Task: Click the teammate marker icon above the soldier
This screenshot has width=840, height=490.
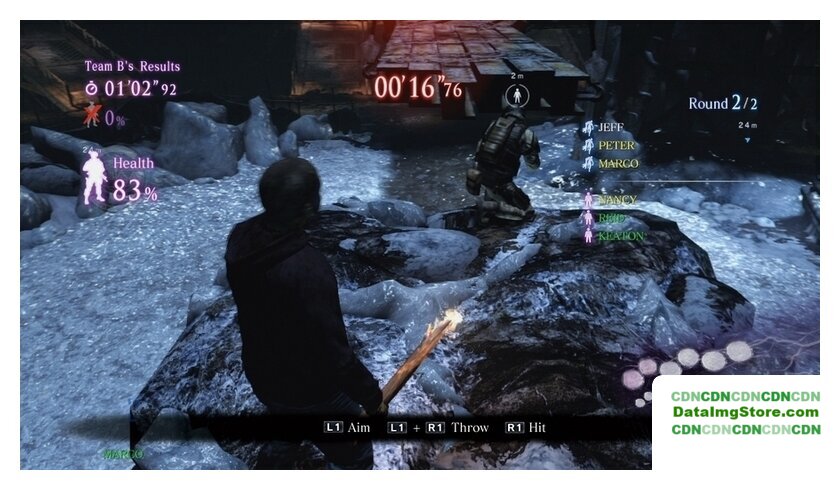Action: pos(517,96)
